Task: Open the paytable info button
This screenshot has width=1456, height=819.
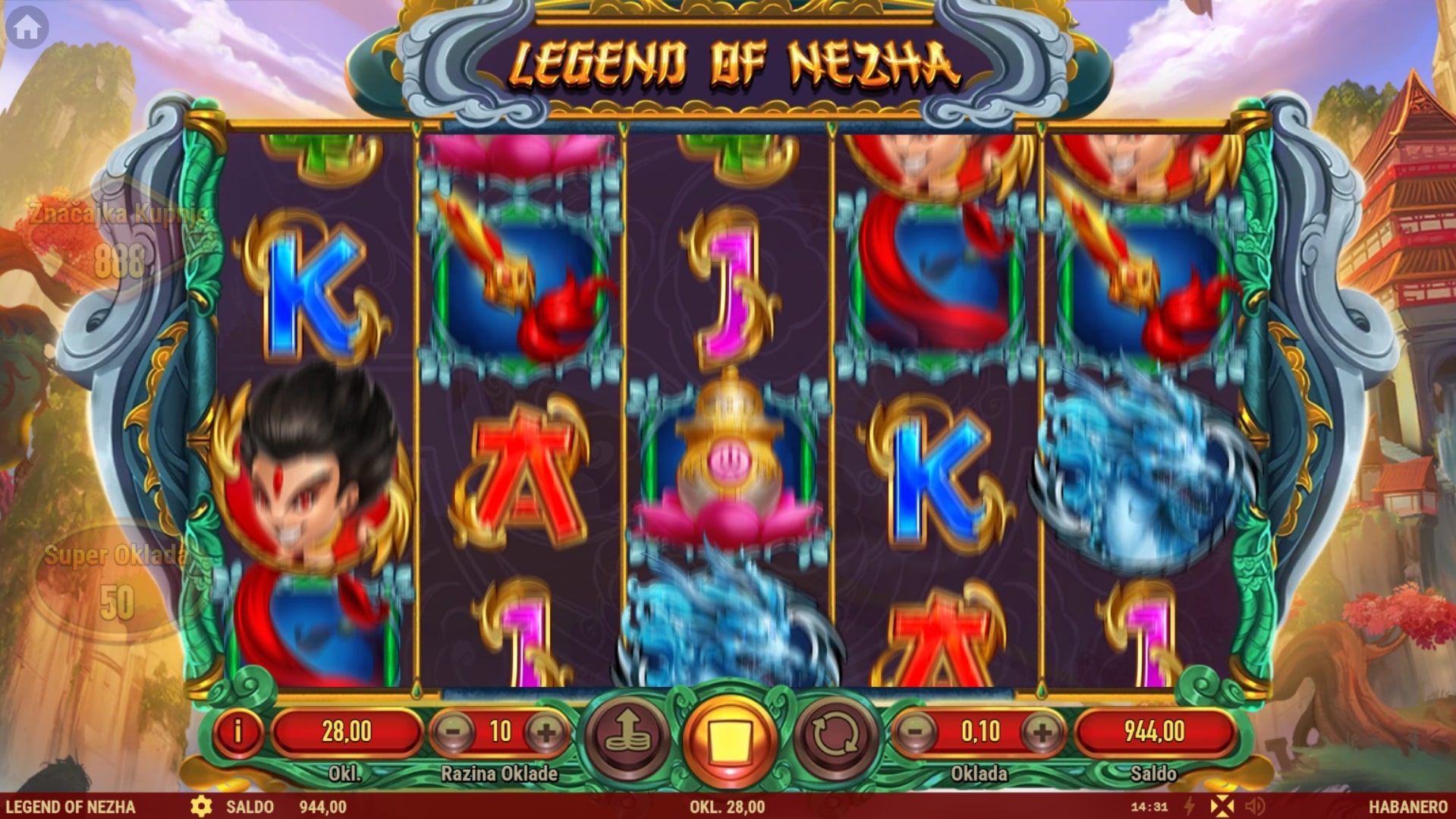Action: click(237, 732)
